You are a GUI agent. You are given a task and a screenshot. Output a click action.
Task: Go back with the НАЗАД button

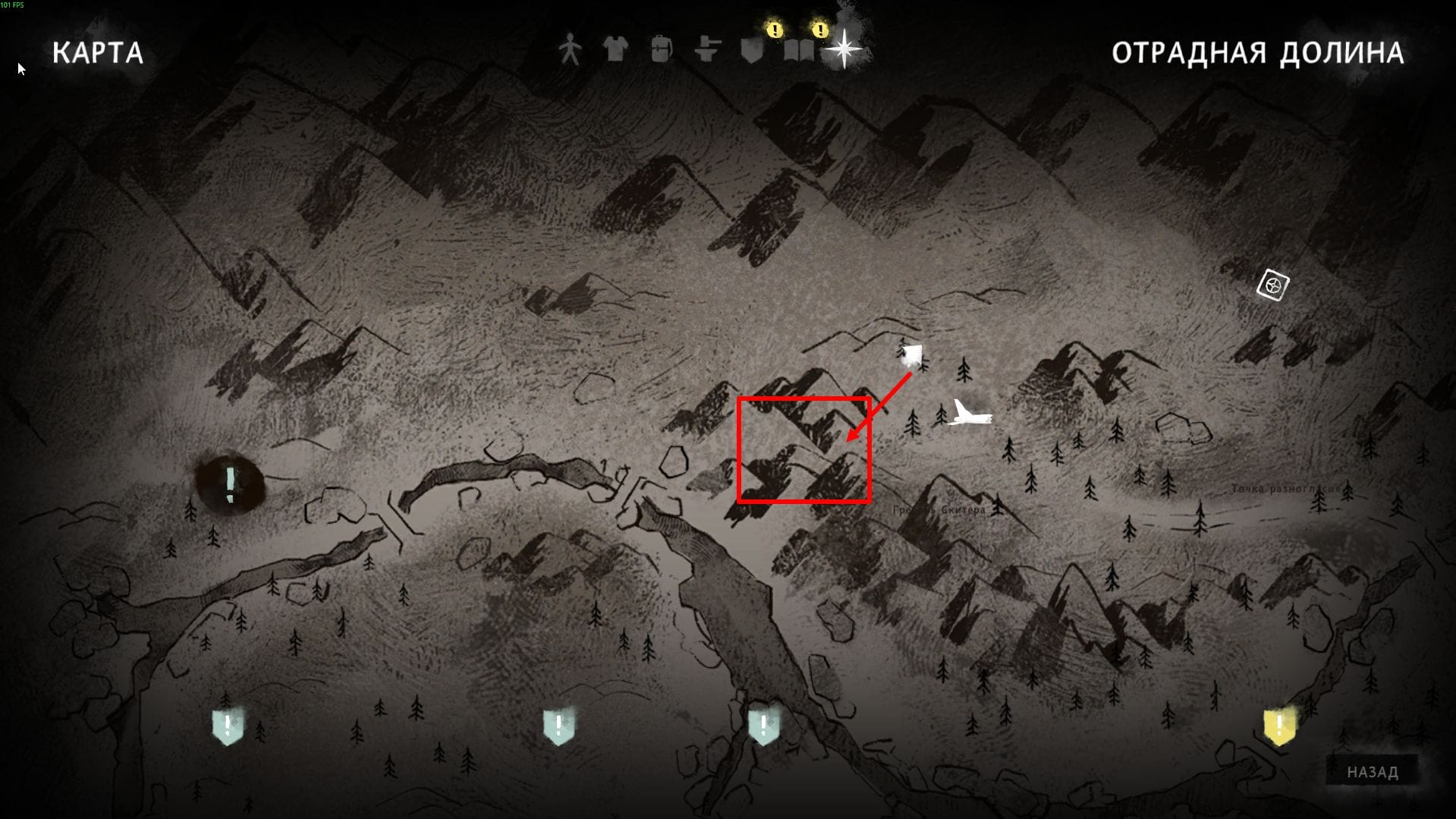1372,772
